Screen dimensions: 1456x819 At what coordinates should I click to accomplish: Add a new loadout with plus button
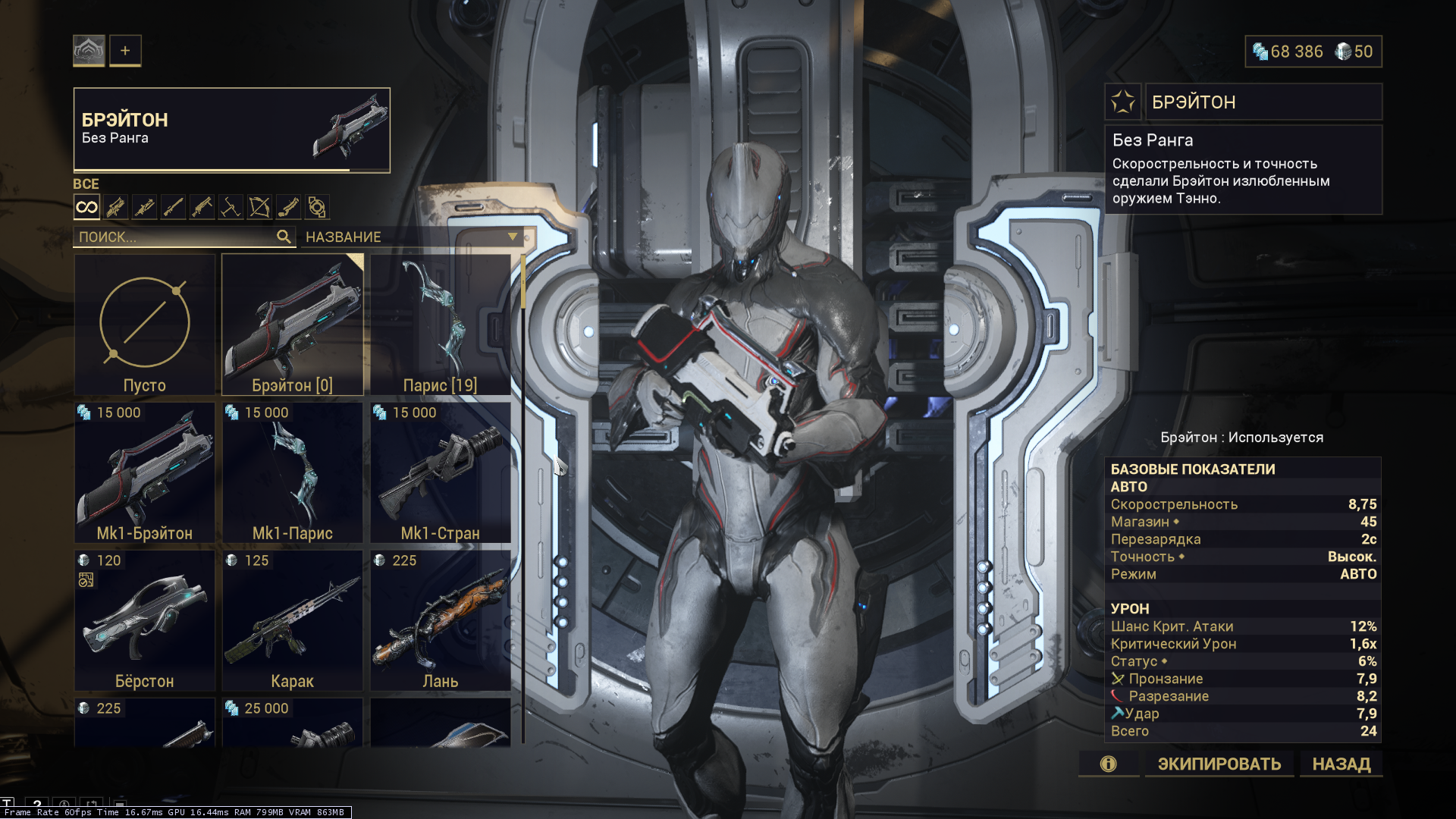coord(125,51)
